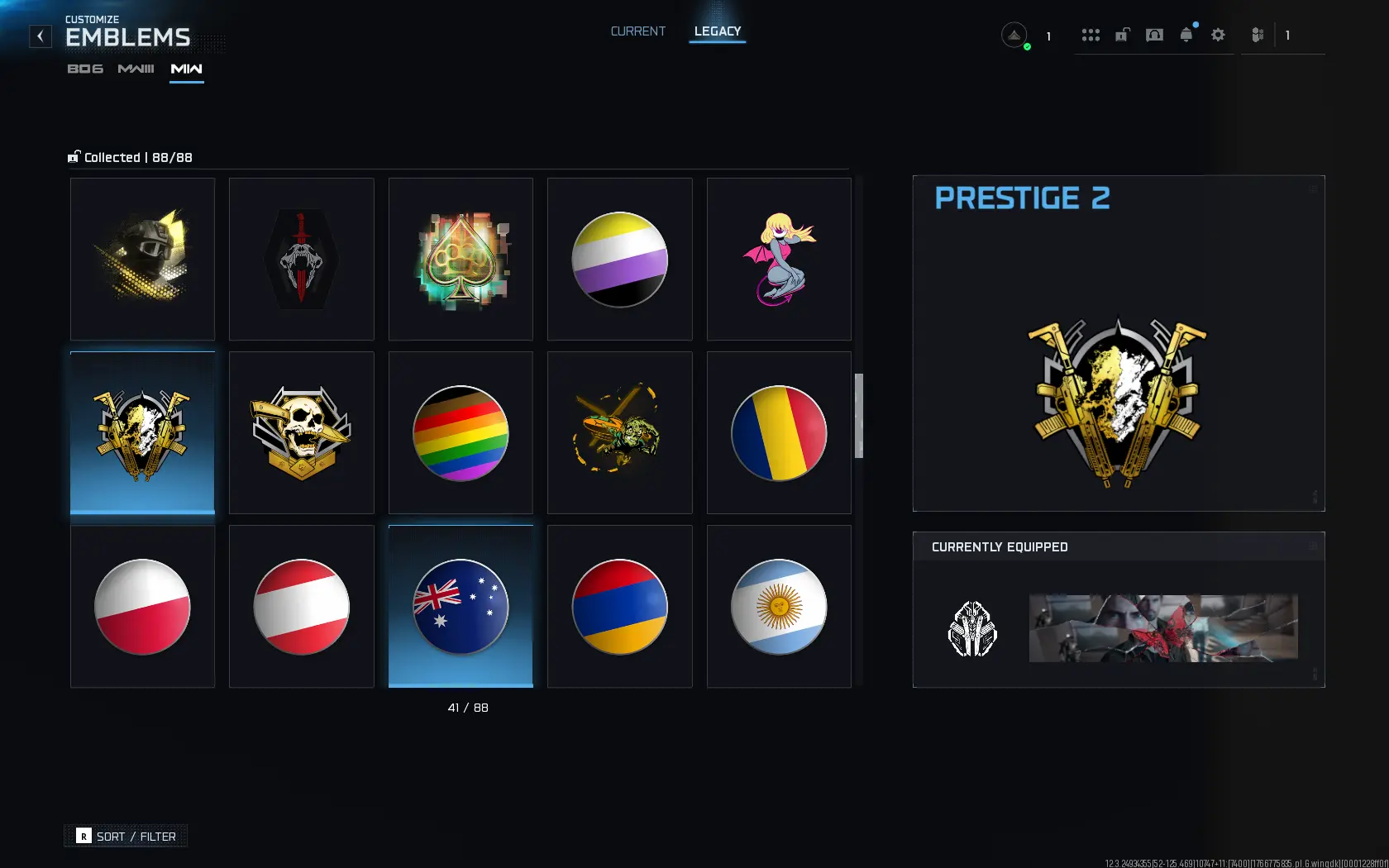Open the apps grid menu
This screenshot has width=1389, height=868.
pos(1091,35)
